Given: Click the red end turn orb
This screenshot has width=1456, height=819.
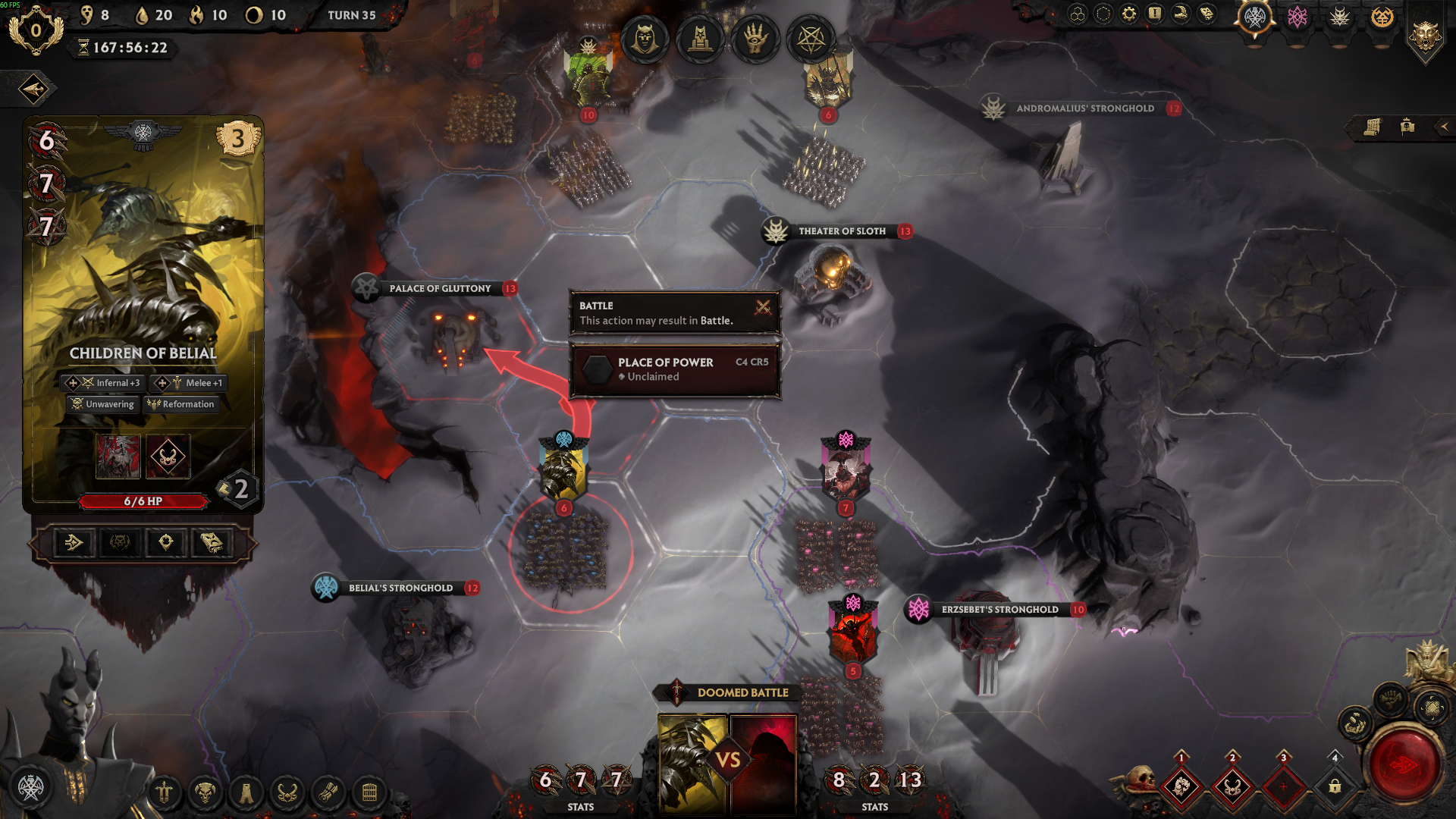Looking at the screenshot, I should coord(1405,765).
